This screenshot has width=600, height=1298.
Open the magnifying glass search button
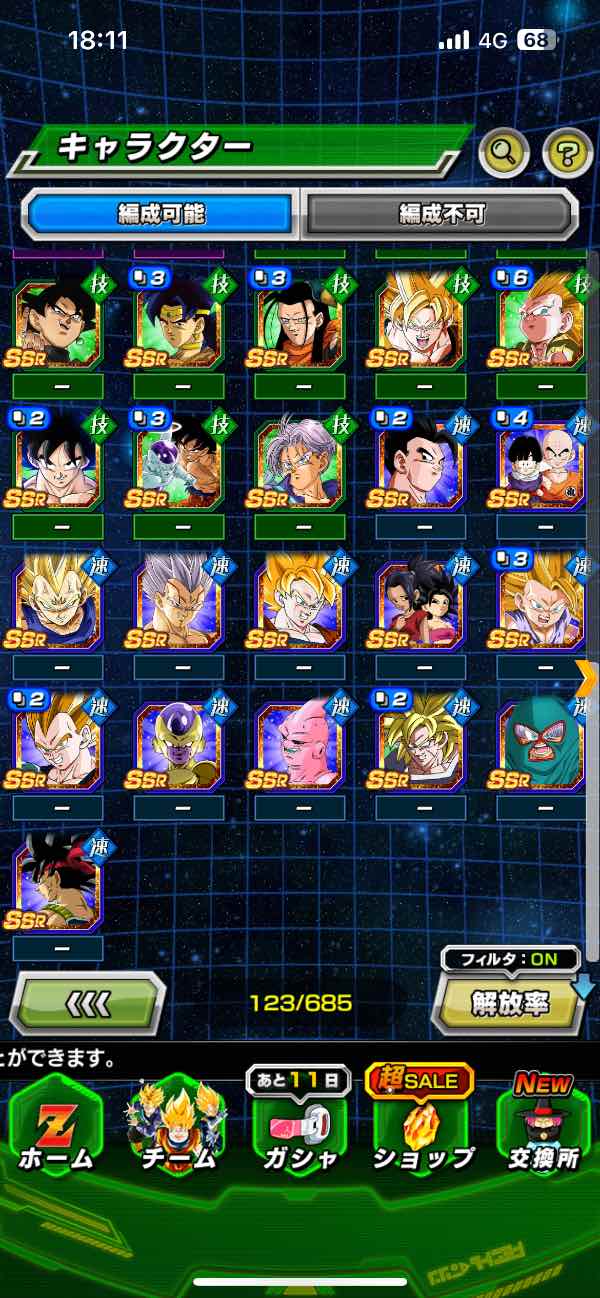click(x=504, y=153)
